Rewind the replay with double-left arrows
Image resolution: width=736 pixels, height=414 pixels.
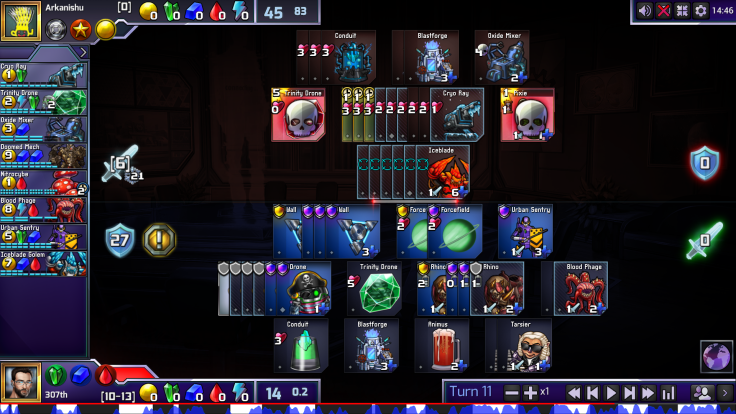(574, 392)
